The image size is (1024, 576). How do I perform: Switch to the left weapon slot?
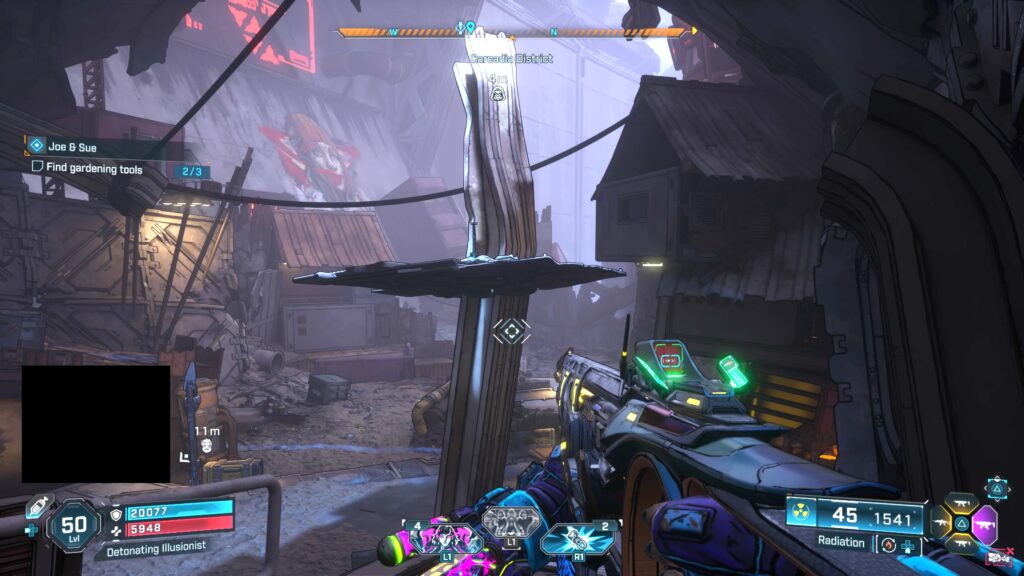point(941,523)
